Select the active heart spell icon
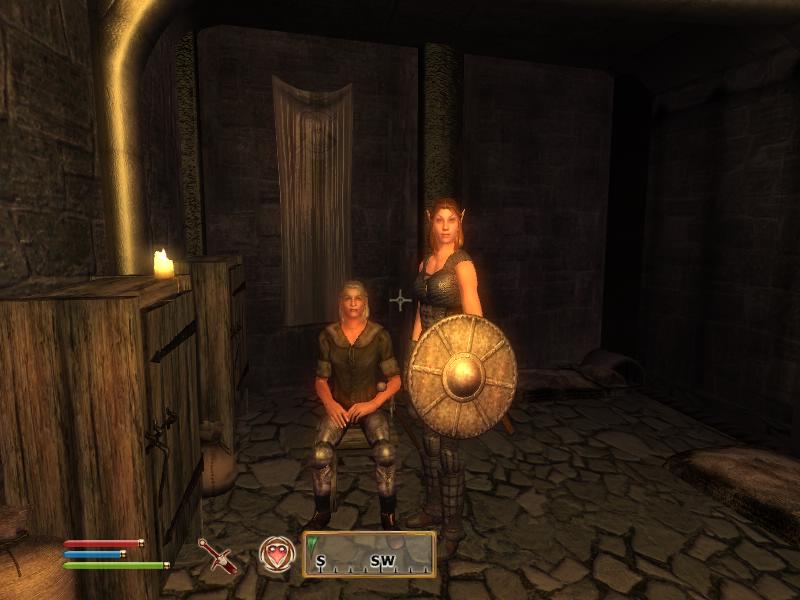800x600 pixels. [x=276, y=554]
